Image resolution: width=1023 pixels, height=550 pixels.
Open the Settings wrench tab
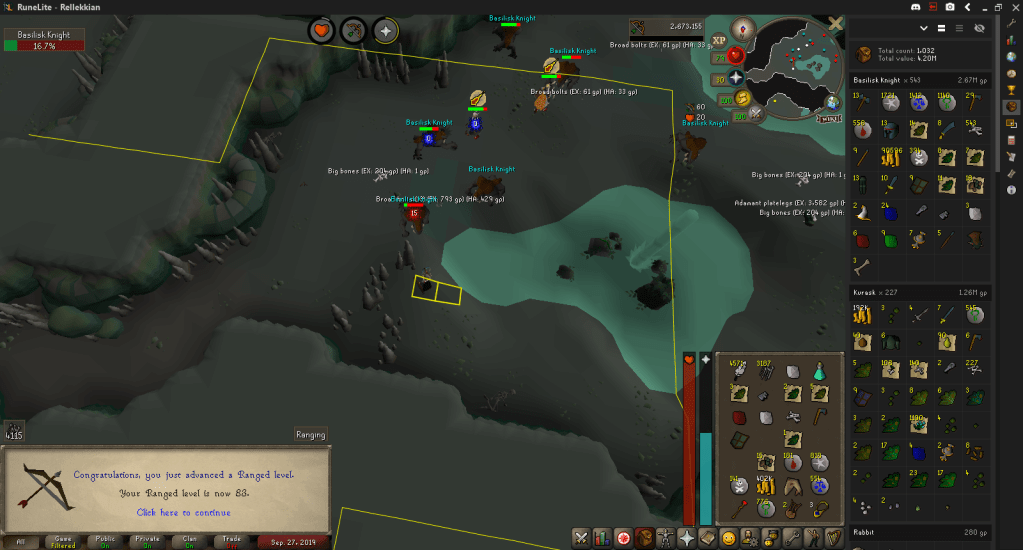(791, 538)
